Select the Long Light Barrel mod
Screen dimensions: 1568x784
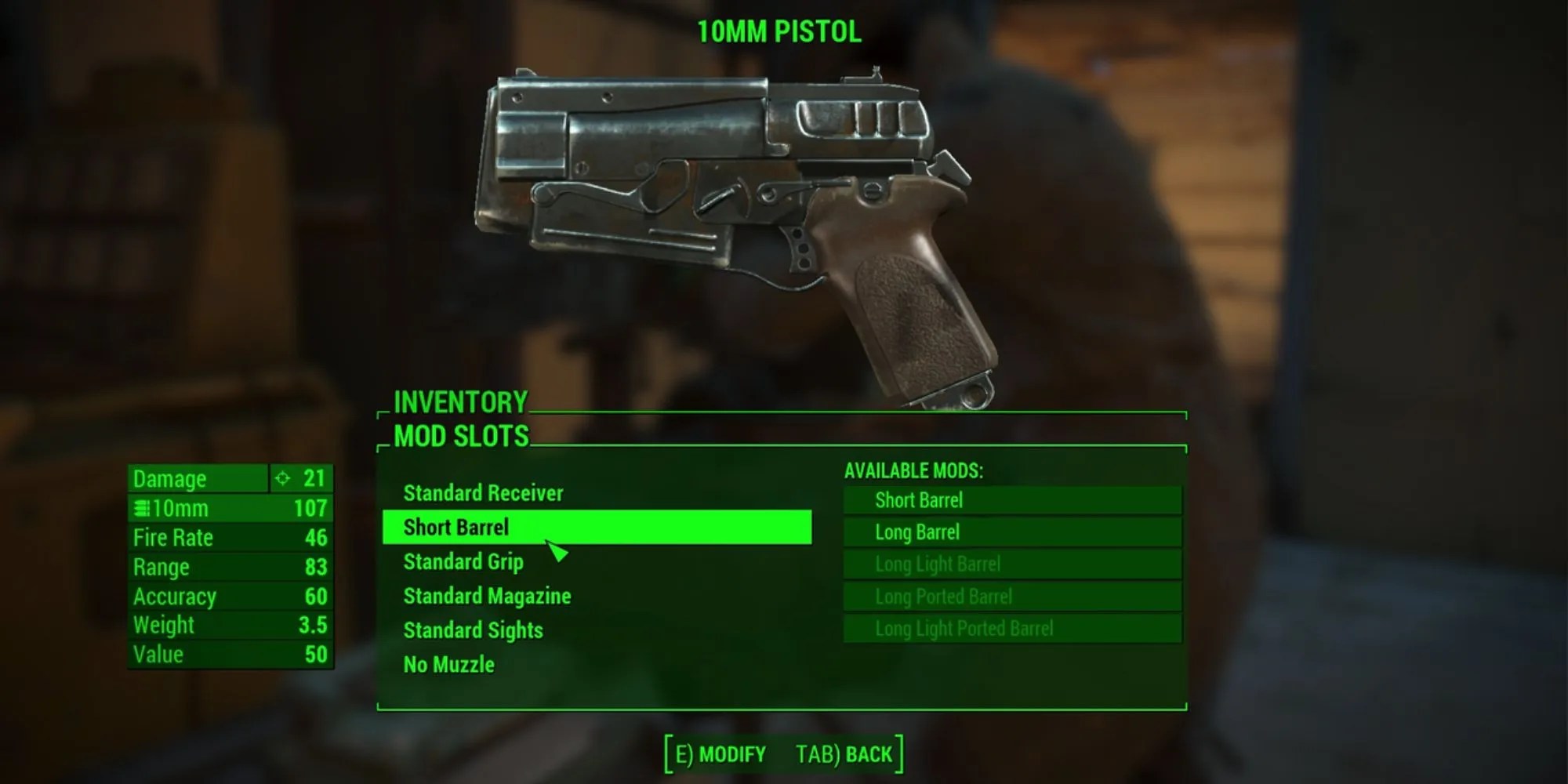pyautogui.click(x=1011, y=564)
